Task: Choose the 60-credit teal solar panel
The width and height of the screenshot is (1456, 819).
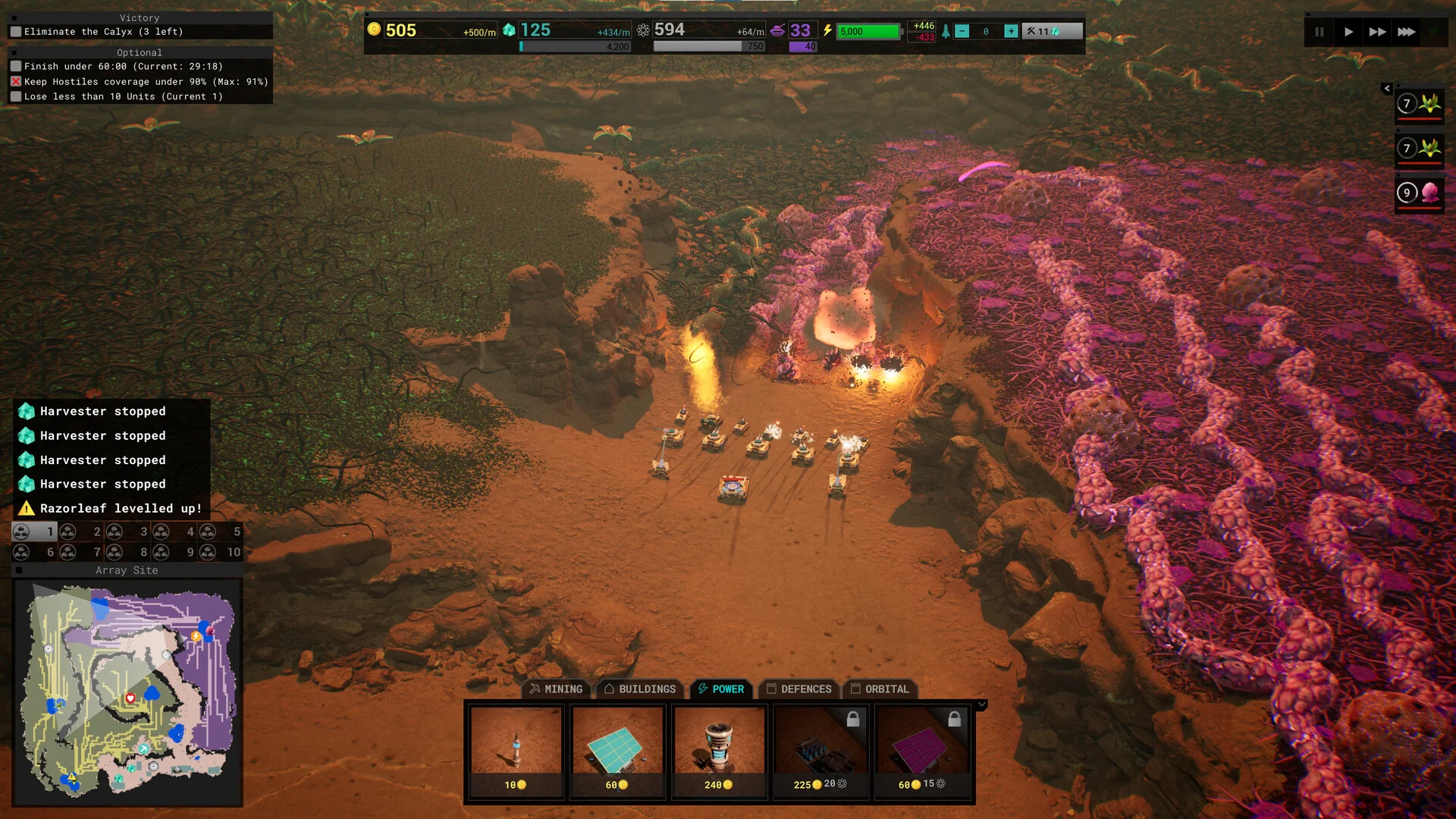Action: point(617,751)
